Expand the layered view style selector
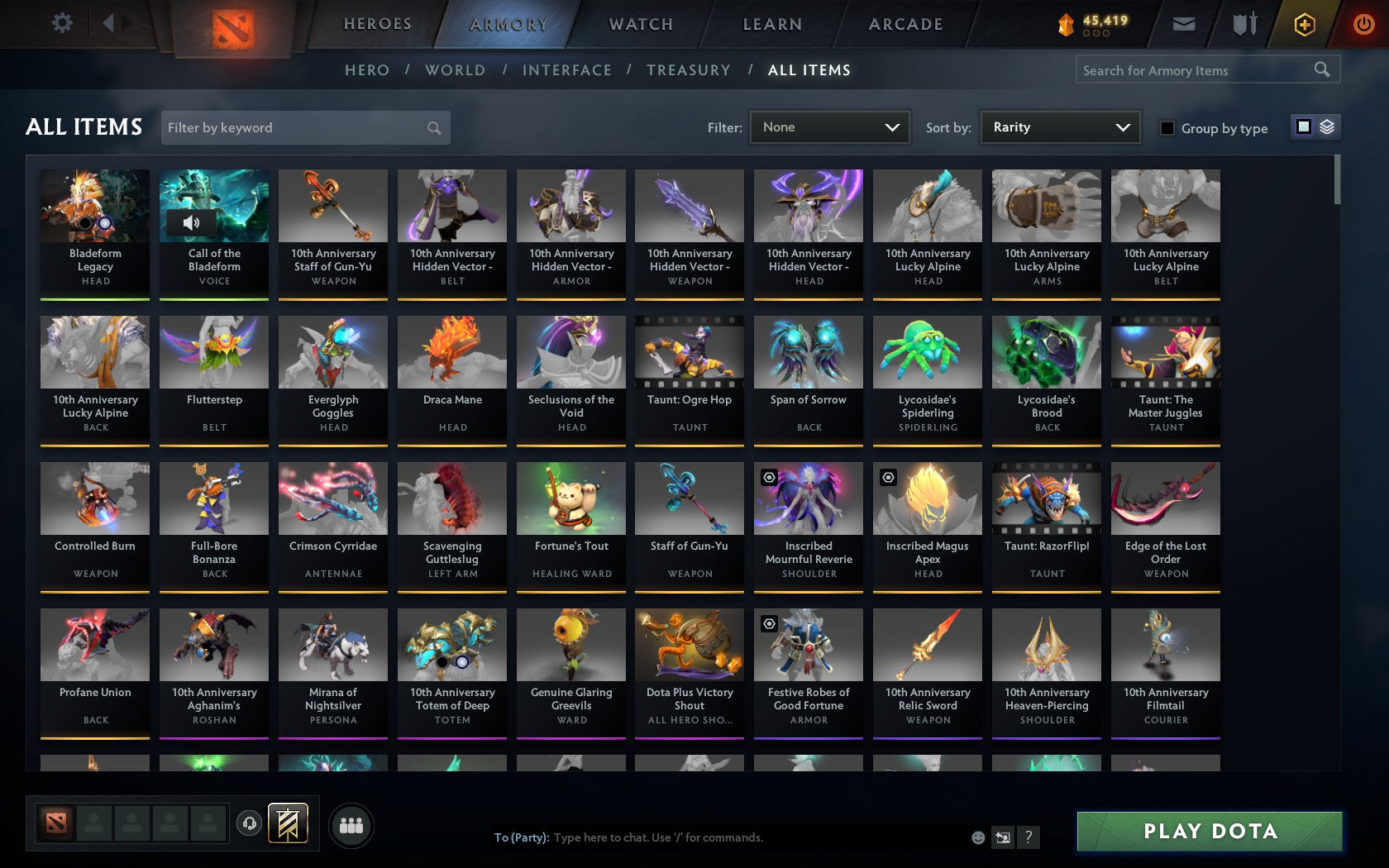This screenshot has width=1389, height=868. (x=1327, y=127)
